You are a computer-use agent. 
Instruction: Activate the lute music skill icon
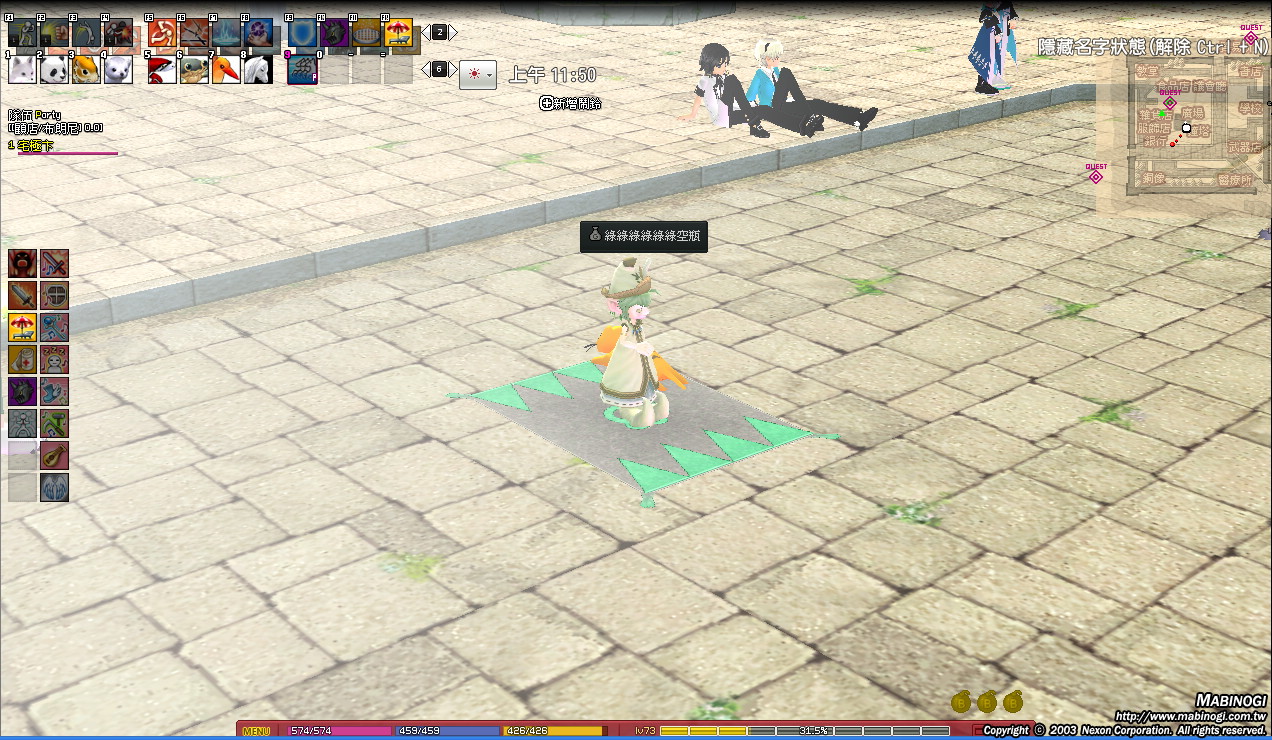55,455
